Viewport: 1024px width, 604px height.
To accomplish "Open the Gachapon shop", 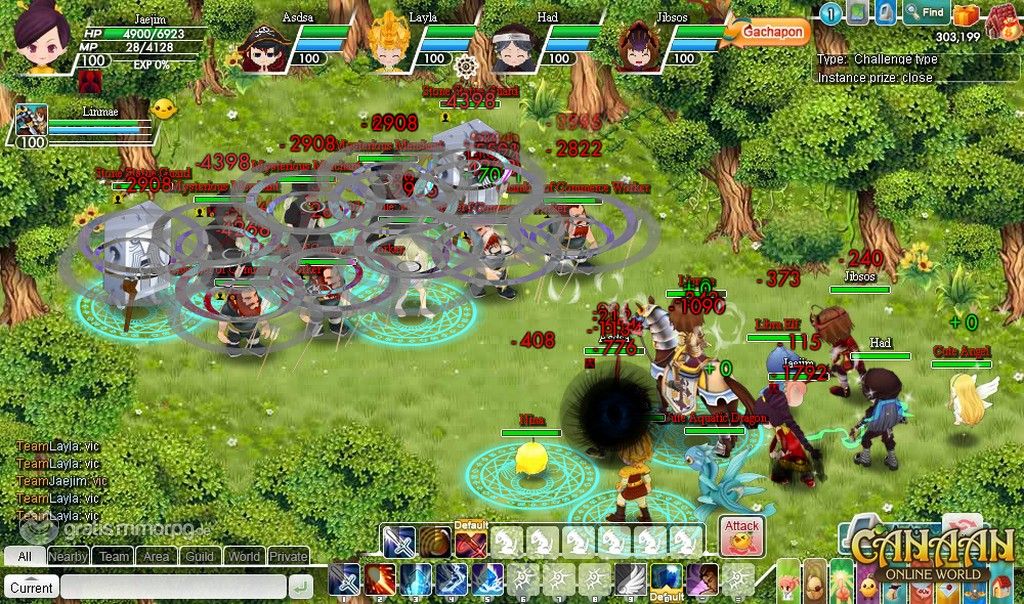I will tap(774, 32).
